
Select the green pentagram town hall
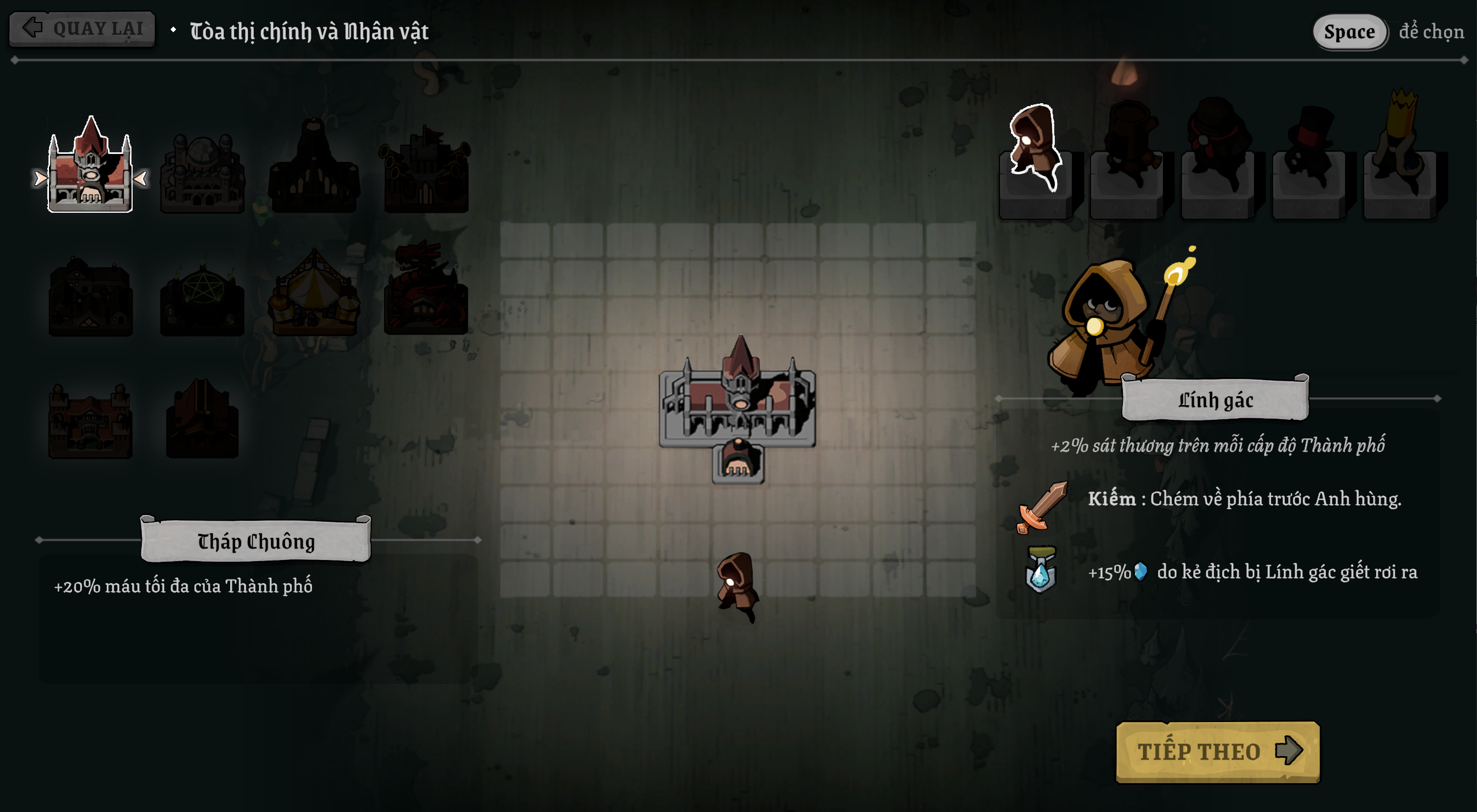point(202,297)
